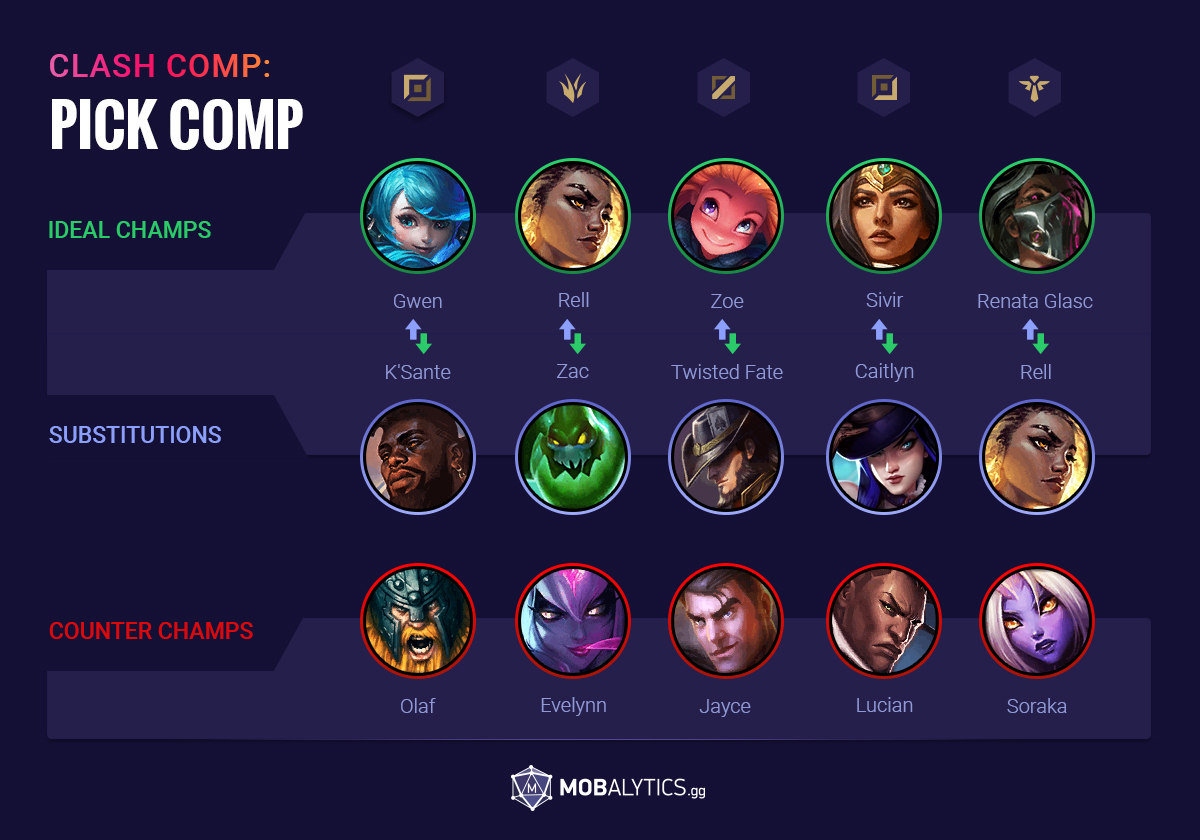Choose the Jayce counter portrait
The image size is (1200, 840).
(726, 622)
